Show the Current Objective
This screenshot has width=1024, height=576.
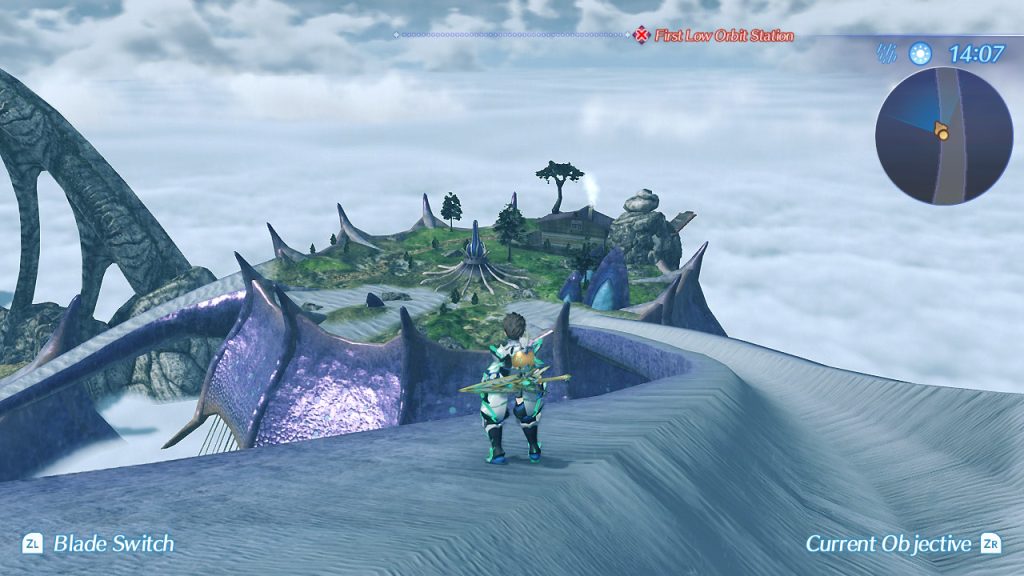[x=889, y=544]
